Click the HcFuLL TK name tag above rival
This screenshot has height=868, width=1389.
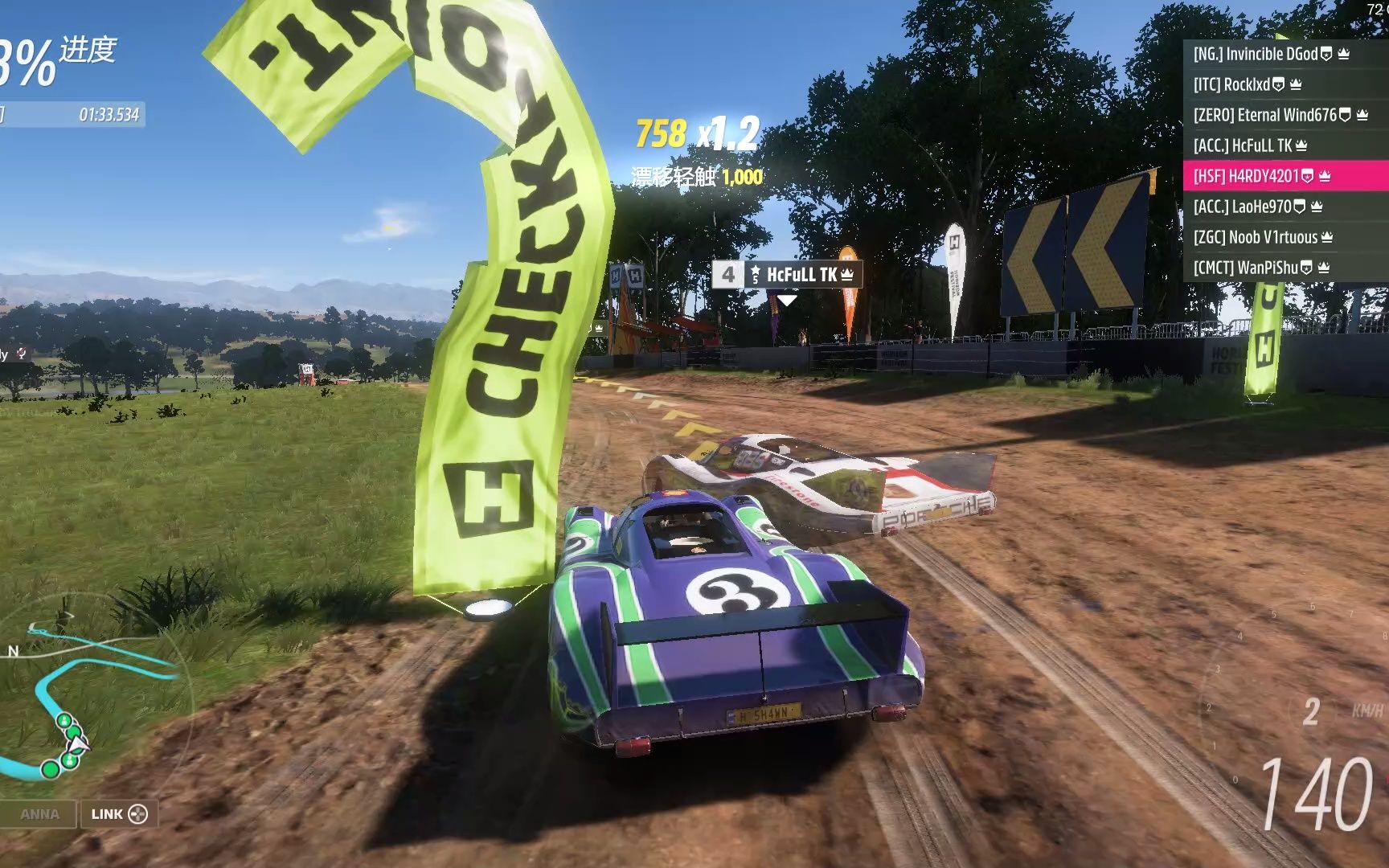(x=787, y=275)
